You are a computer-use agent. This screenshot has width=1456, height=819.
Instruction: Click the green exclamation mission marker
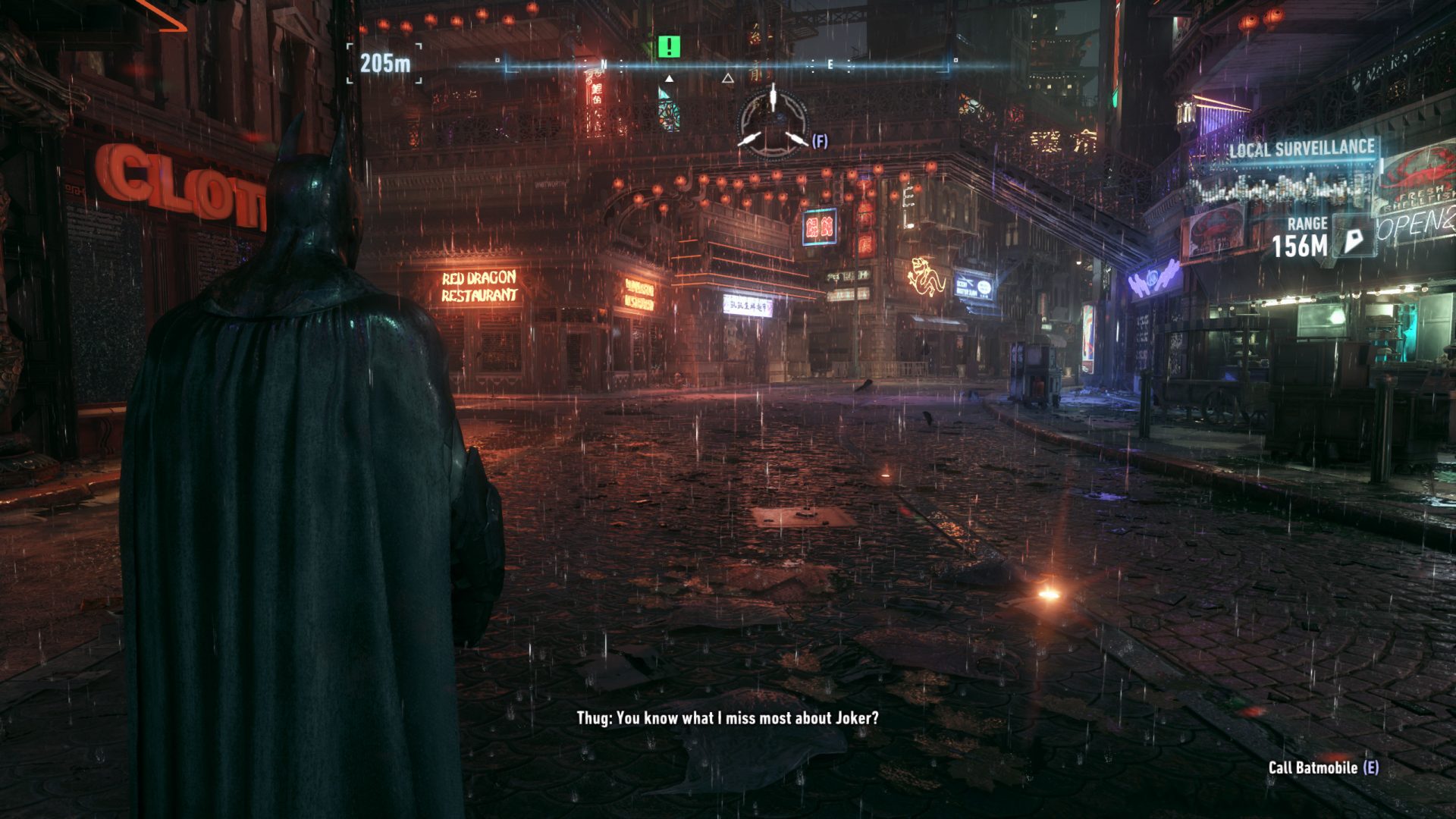point(667,48)
